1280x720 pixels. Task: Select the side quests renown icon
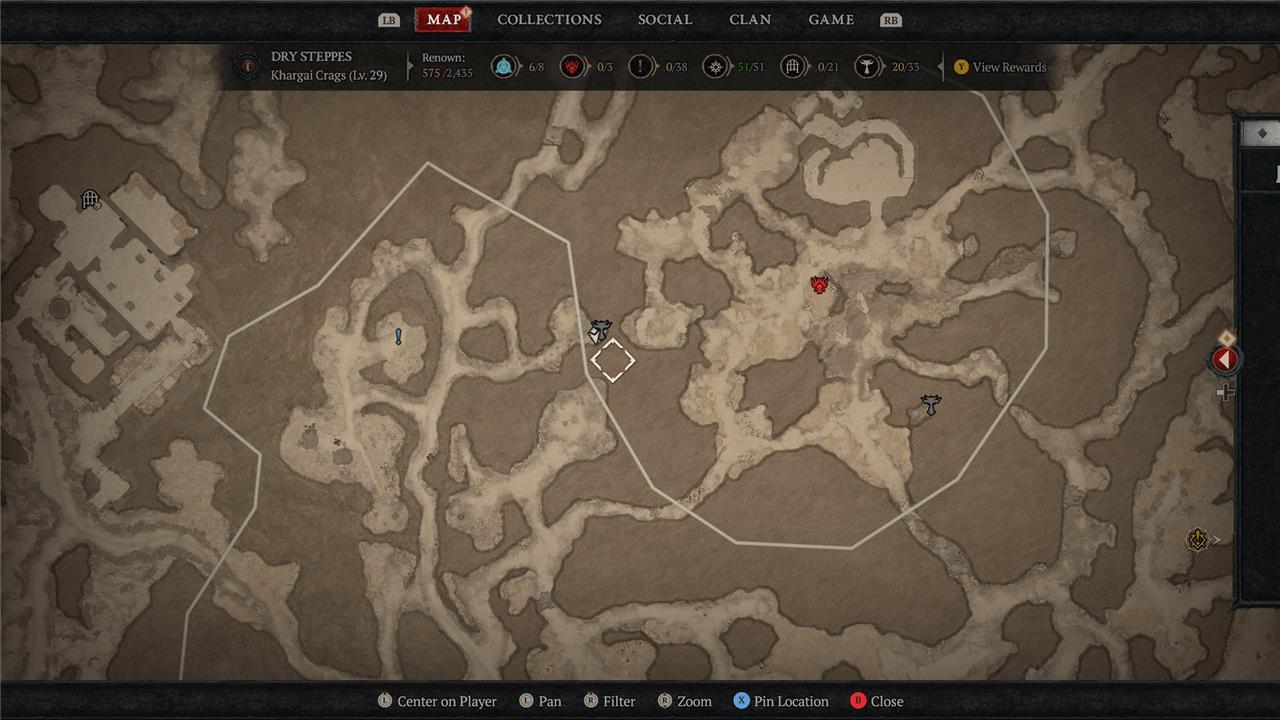coord(641,67)
